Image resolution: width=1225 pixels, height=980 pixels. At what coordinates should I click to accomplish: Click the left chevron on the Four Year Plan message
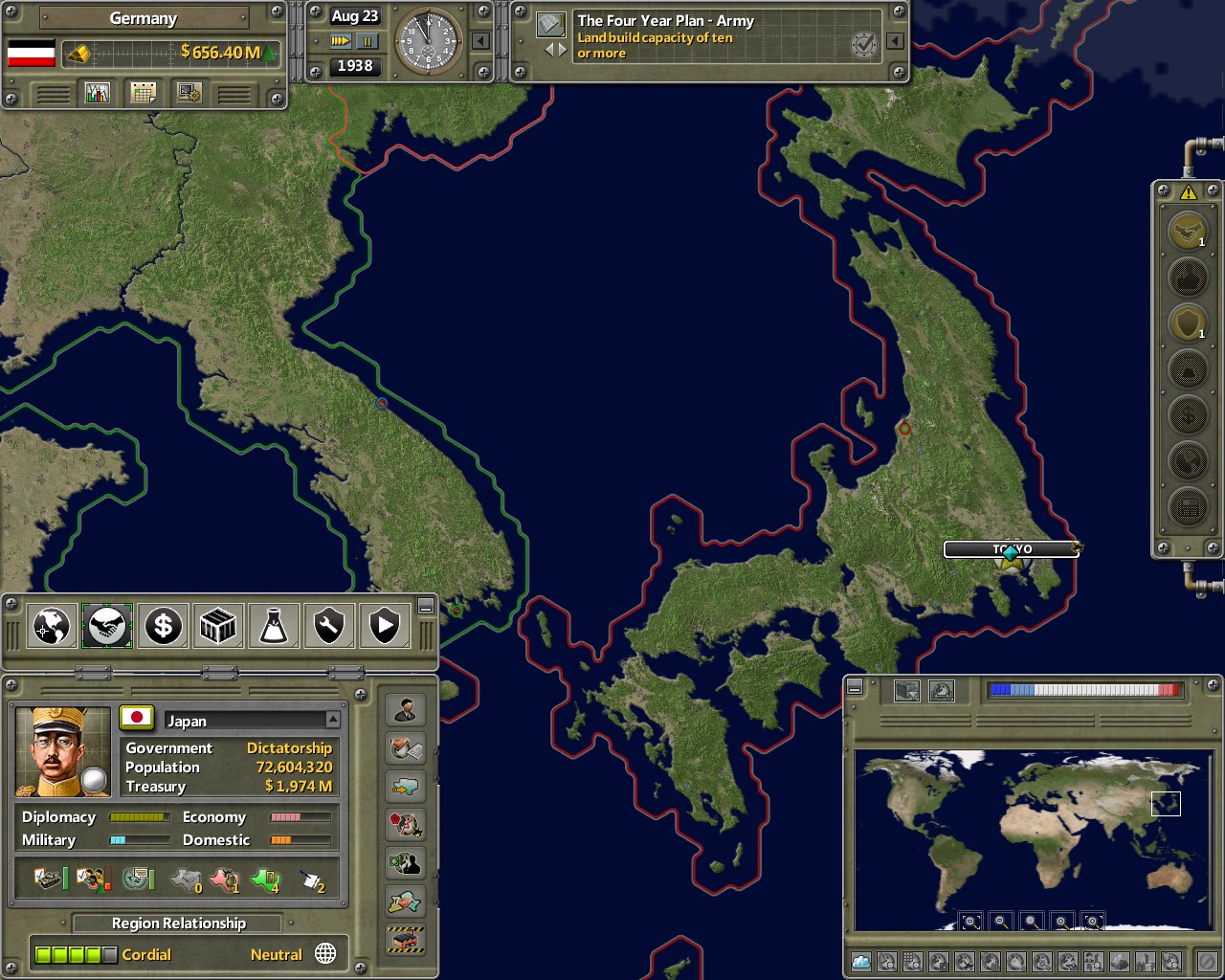point(550,48)
